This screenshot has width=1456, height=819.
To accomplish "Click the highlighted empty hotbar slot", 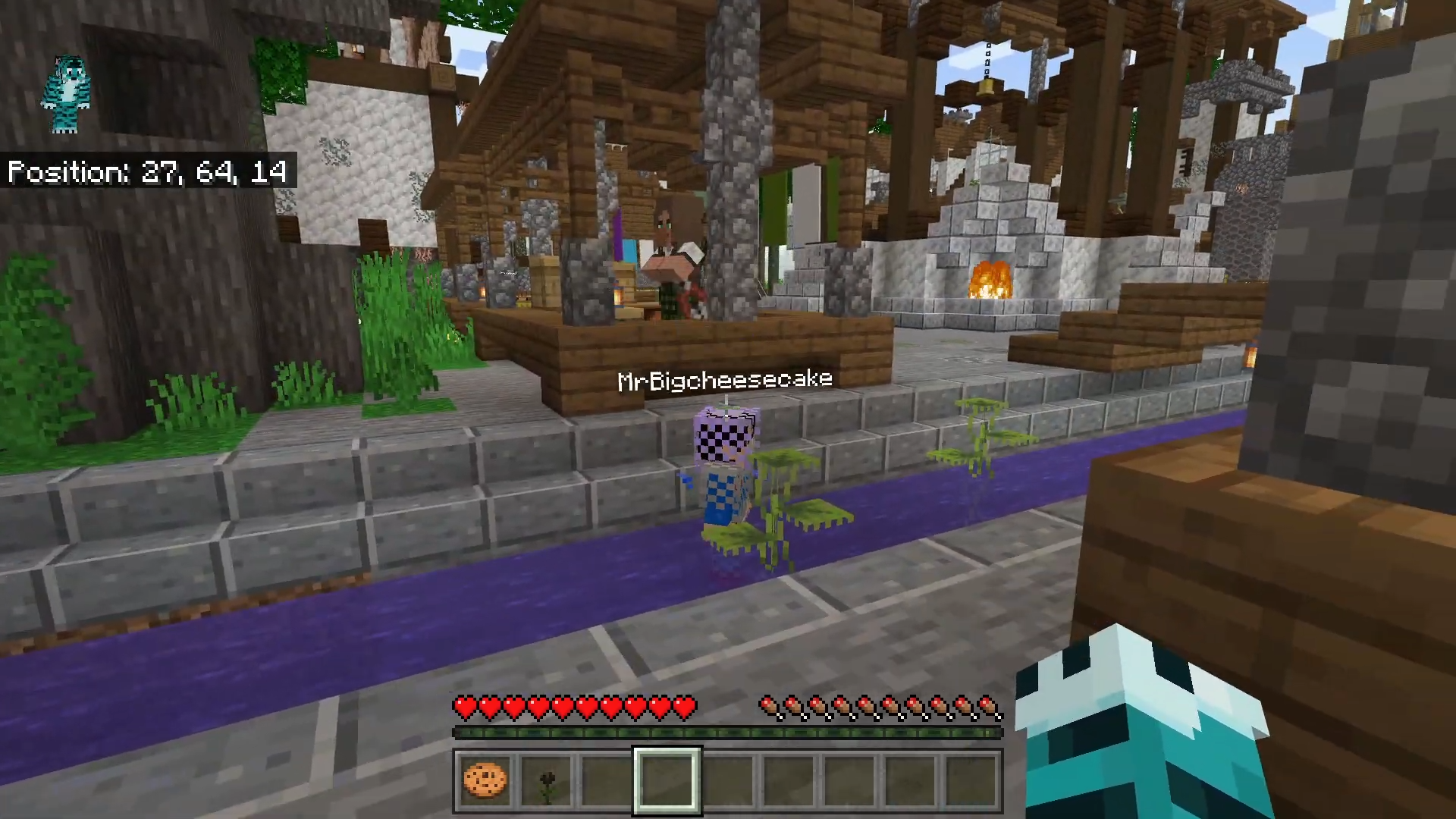I will tap(667, 780).
